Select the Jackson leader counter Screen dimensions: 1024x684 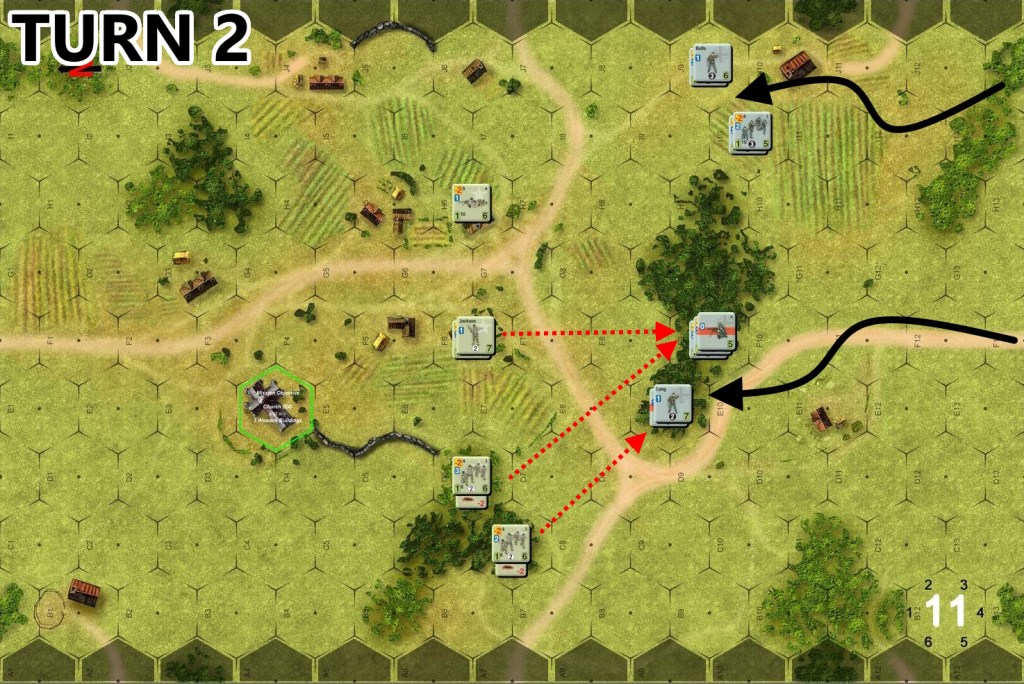point(474,336)
